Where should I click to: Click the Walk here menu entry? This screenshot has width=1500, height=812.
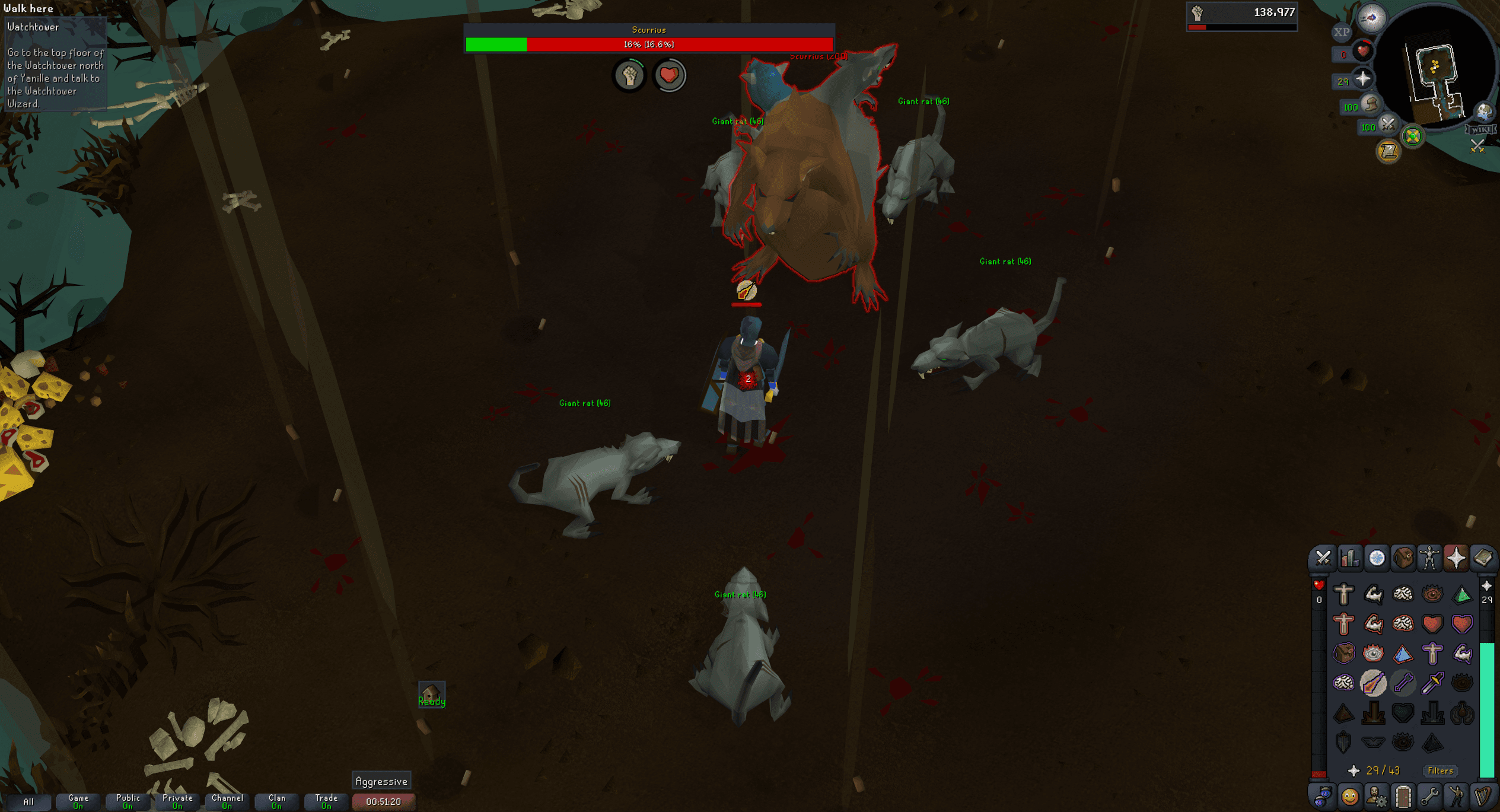(x=30, y=8)
